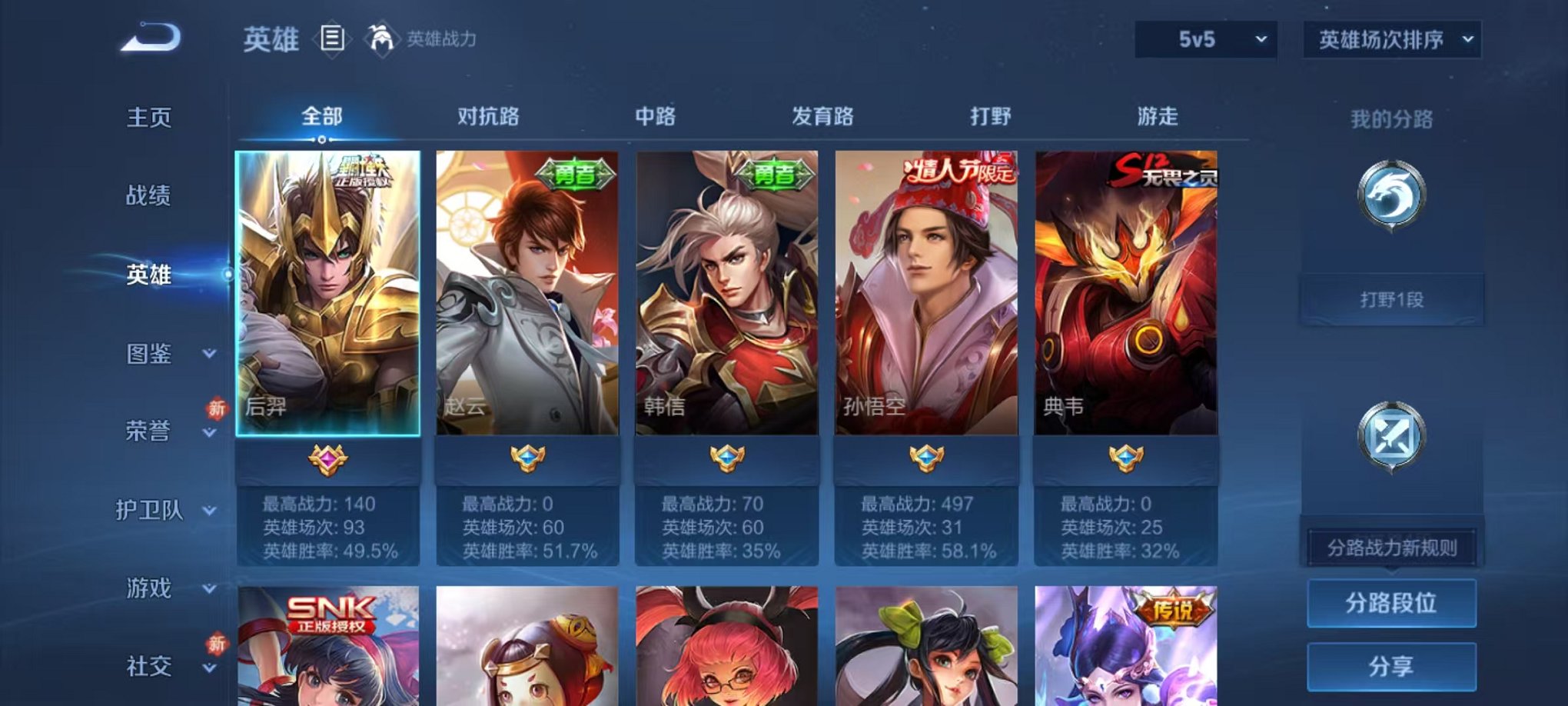Open the 5v5 mode dropdown

click(1204, 37)
